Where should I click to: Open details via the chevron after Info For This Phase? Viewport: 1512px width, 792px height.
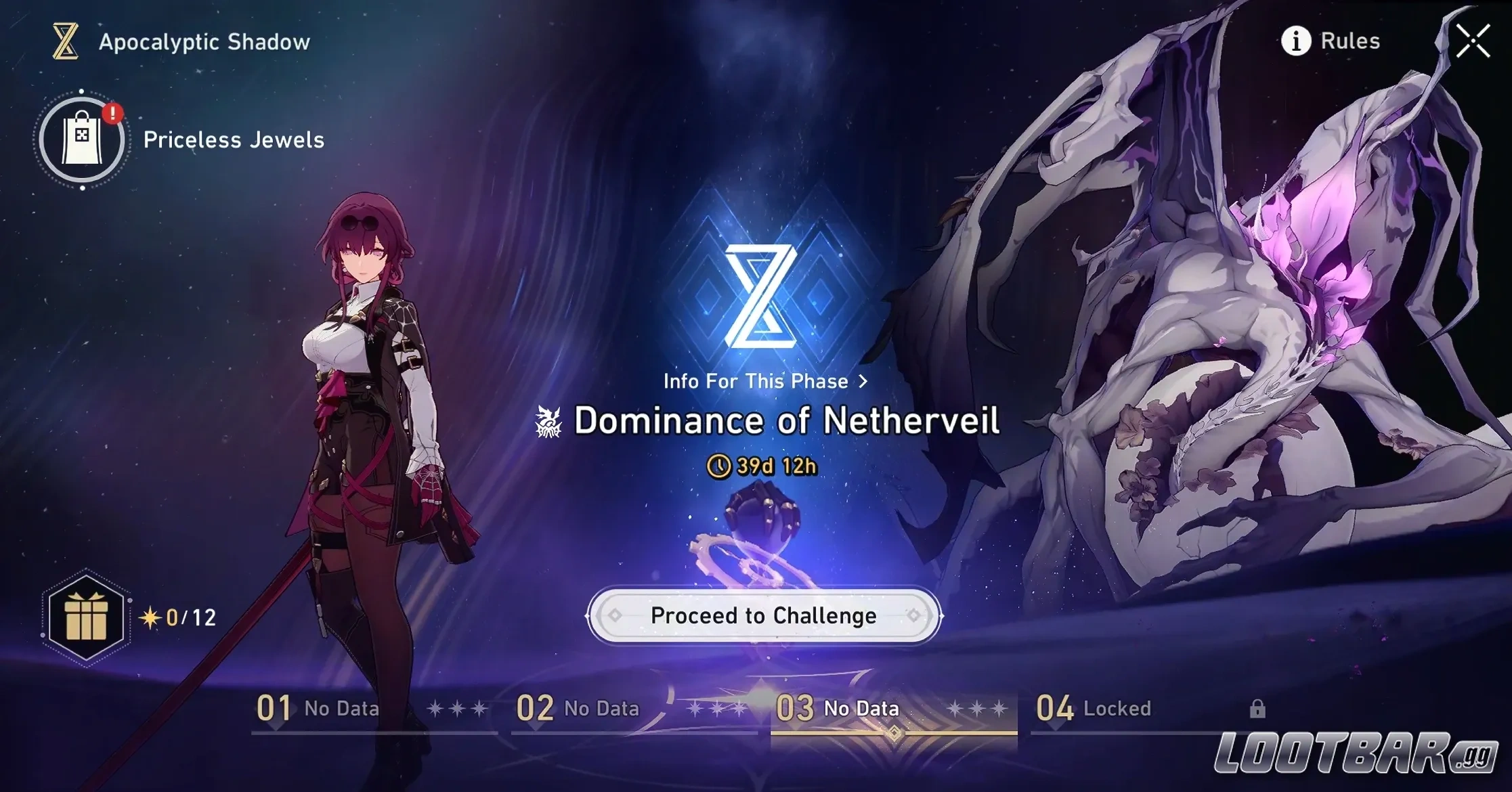tap(863, 380)
